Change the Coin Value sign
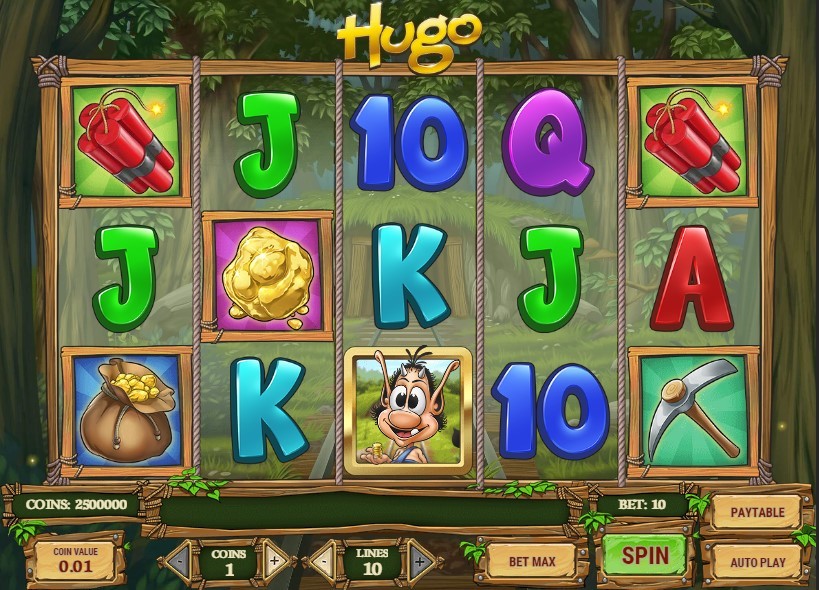The image size is (819, 590). pos(75,561)
